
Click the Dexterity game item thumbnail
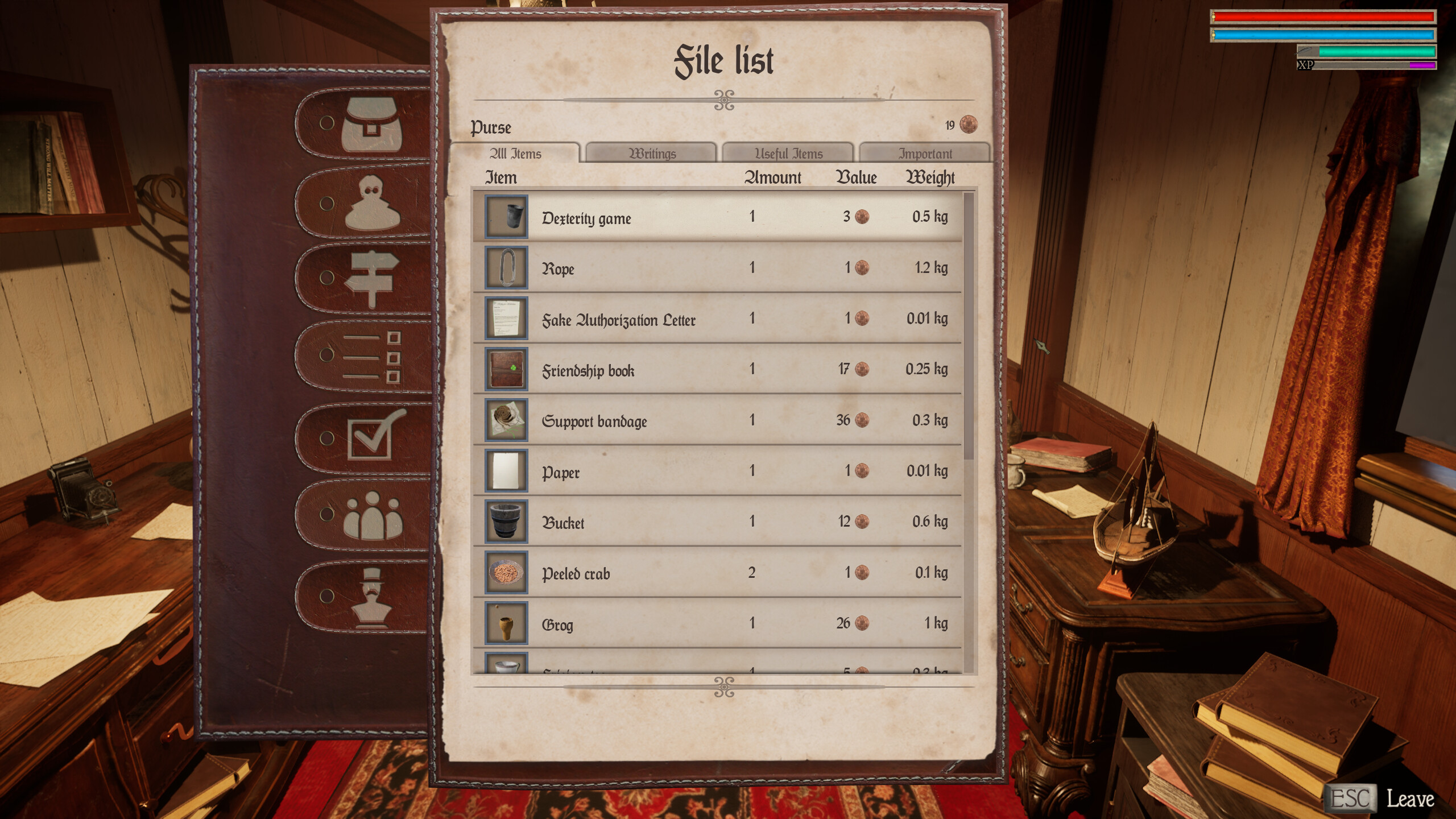[x=506, y=217]
